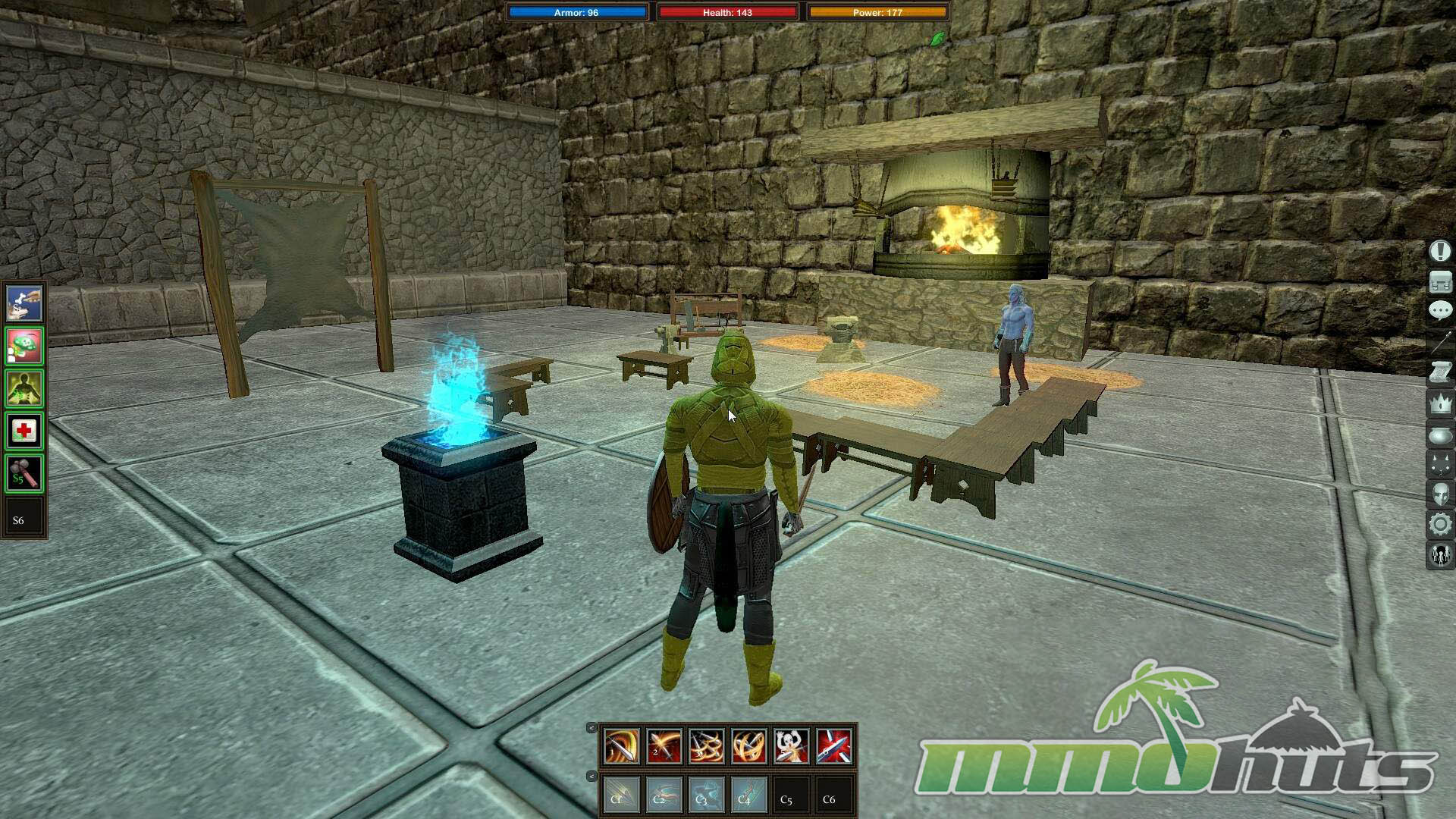The height and width of the screenshot is (819, 1456).
Task: Activate the whirling blades ability
Action: [x=748, y=746]
